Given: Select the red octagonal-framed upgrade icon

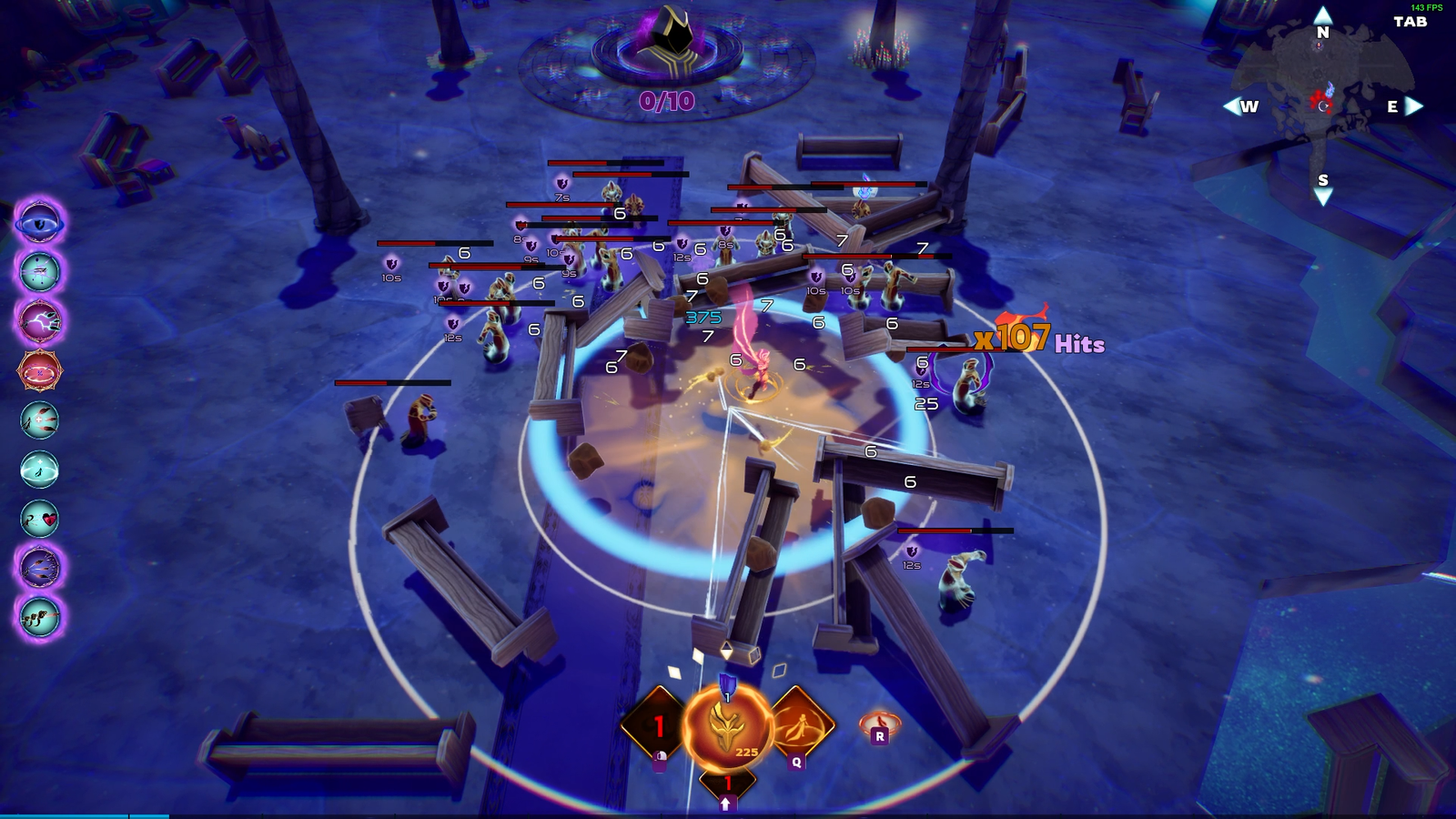Looking at the screenshot, I should 39,370.
